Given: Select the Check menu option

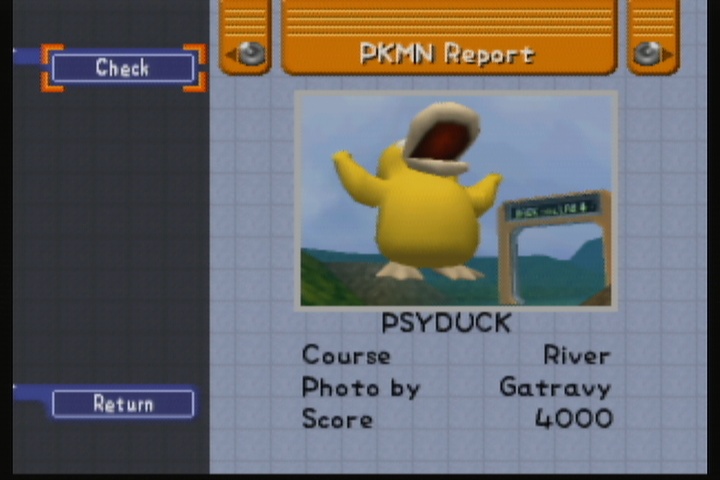Looking at the screenshot, I should (x=122, y=68).
